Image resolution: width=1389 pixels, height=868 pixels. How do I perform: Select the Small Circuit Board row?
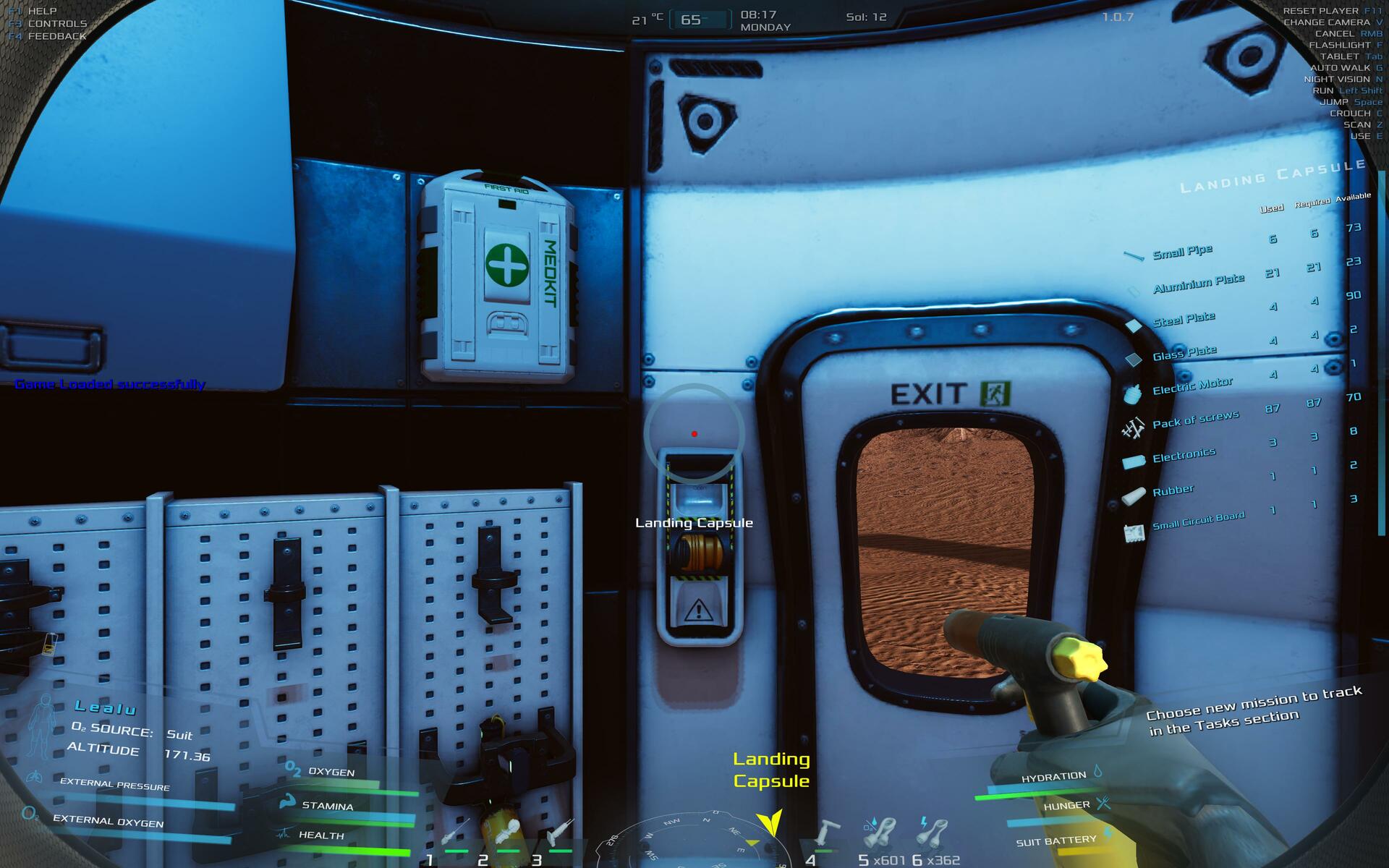point(1198,521)
